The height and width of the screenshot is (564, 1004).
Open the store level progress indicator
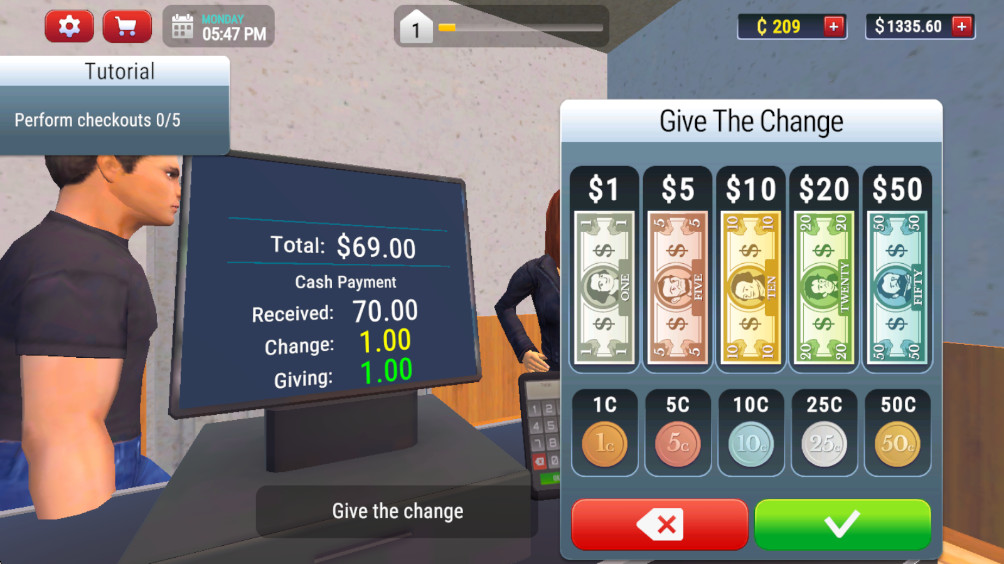502,27
